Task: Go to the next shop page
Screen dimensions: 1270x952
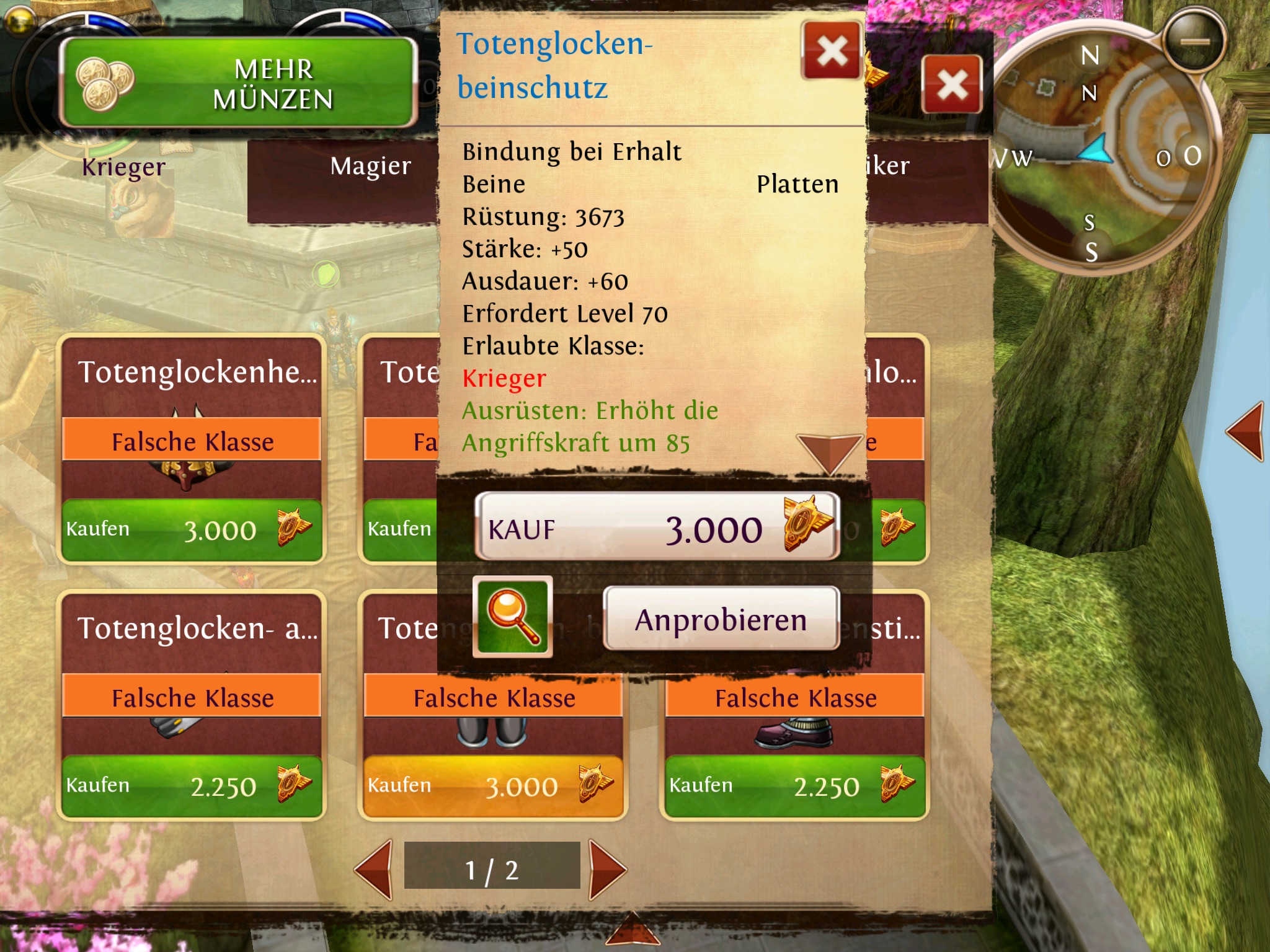Action: click(606, 869)
